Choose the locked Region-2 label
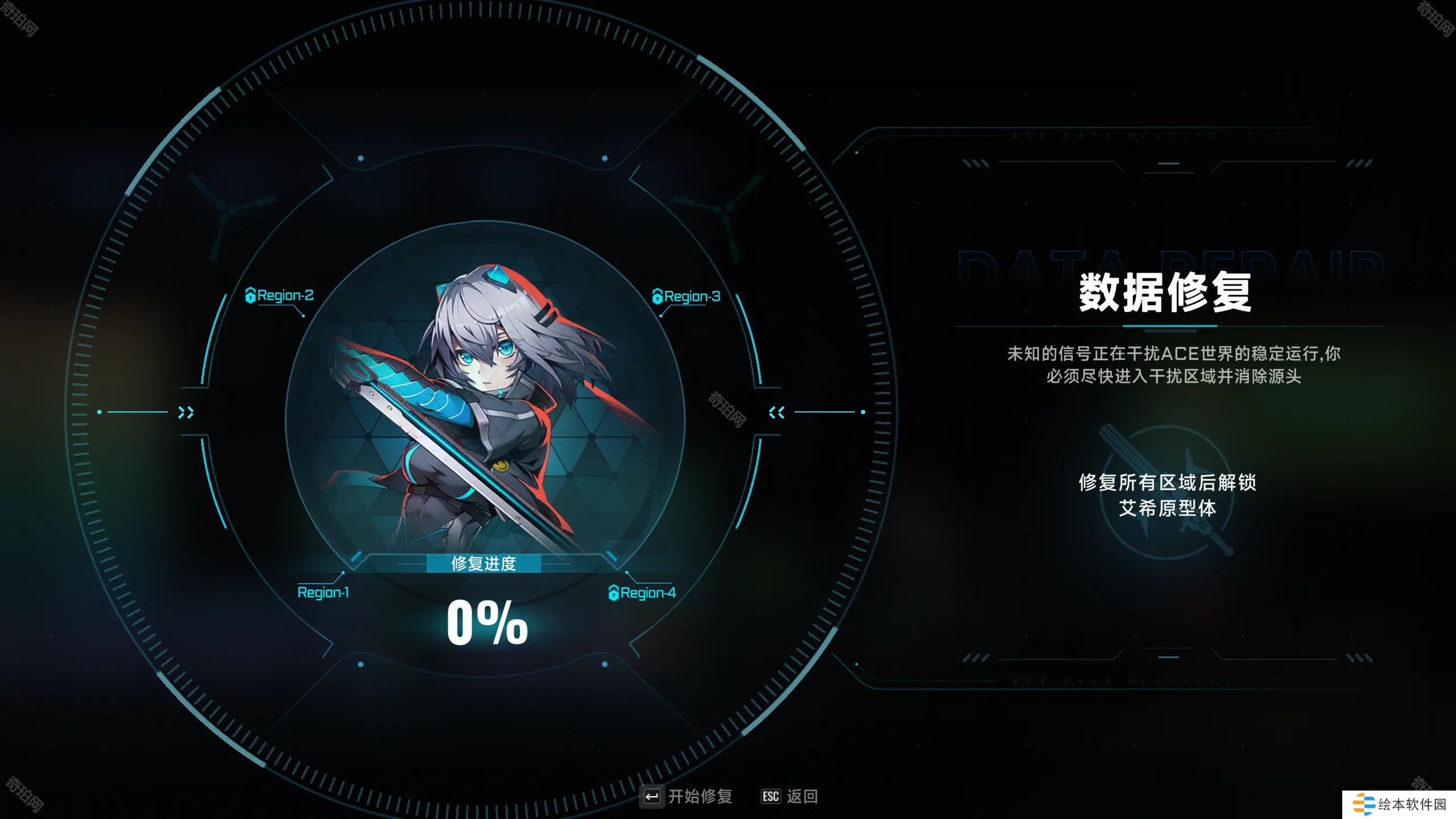This screenshot has height=819, width=1456. pos(280,296)
